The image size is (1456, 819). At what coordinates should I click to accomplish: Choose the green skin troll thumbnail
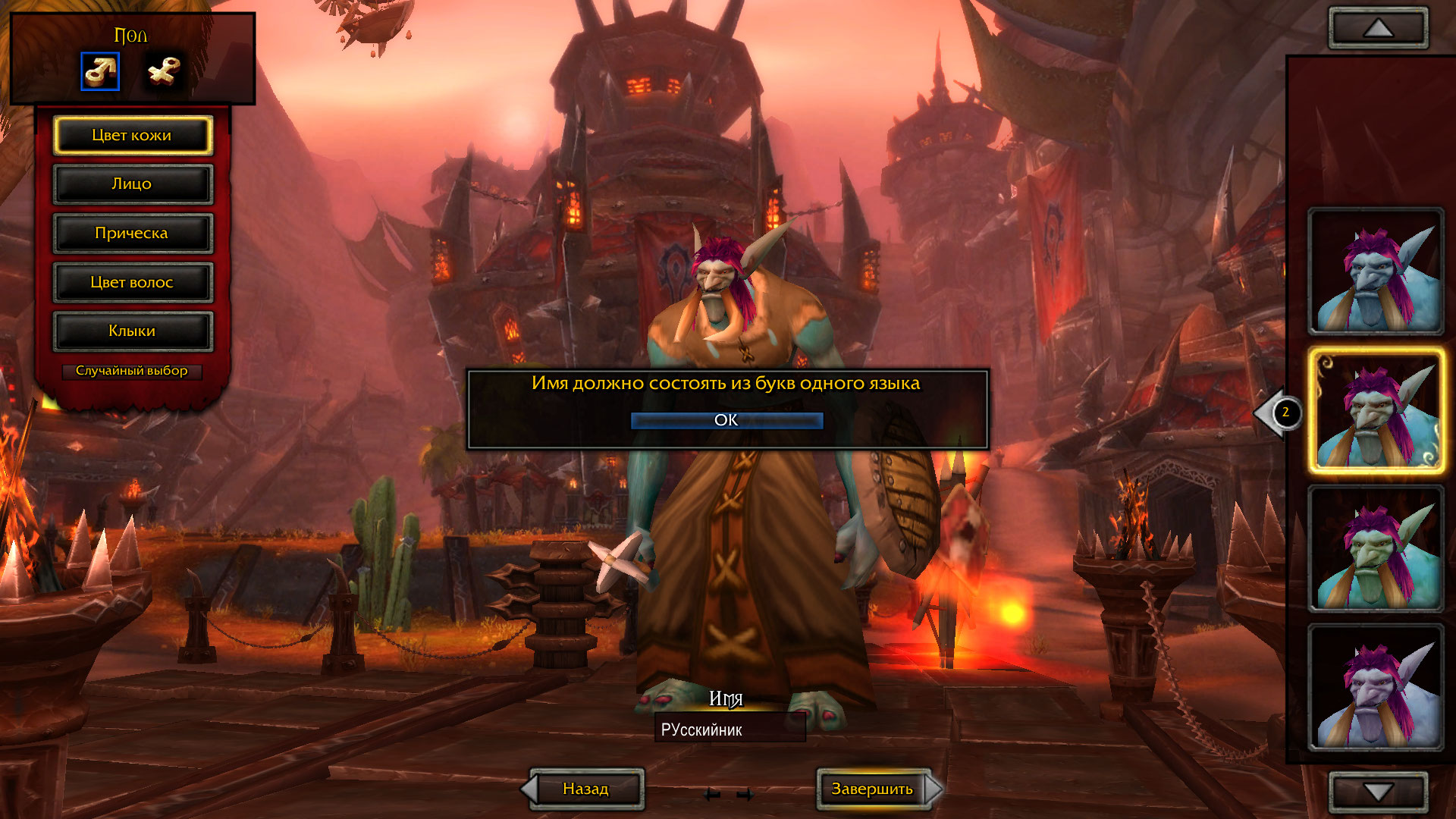tap(1376, 549)
